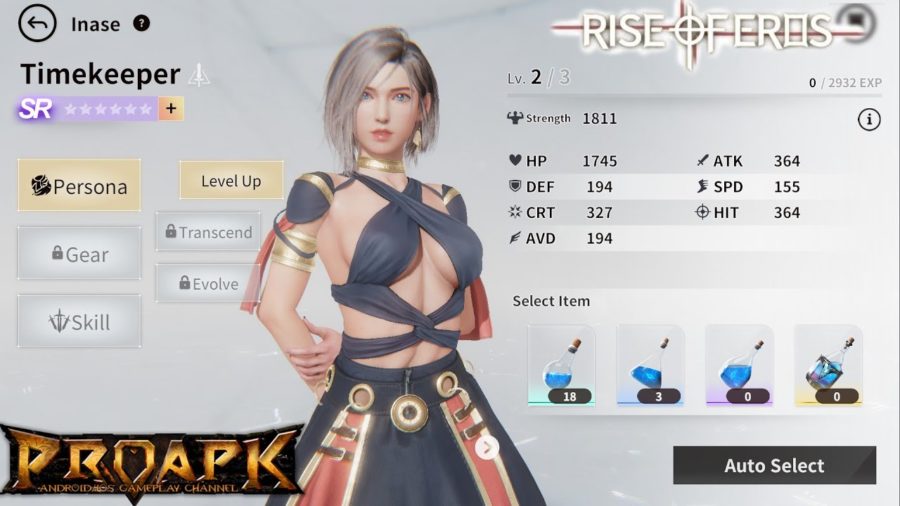Go back with the arrow button

click(37, 23)
